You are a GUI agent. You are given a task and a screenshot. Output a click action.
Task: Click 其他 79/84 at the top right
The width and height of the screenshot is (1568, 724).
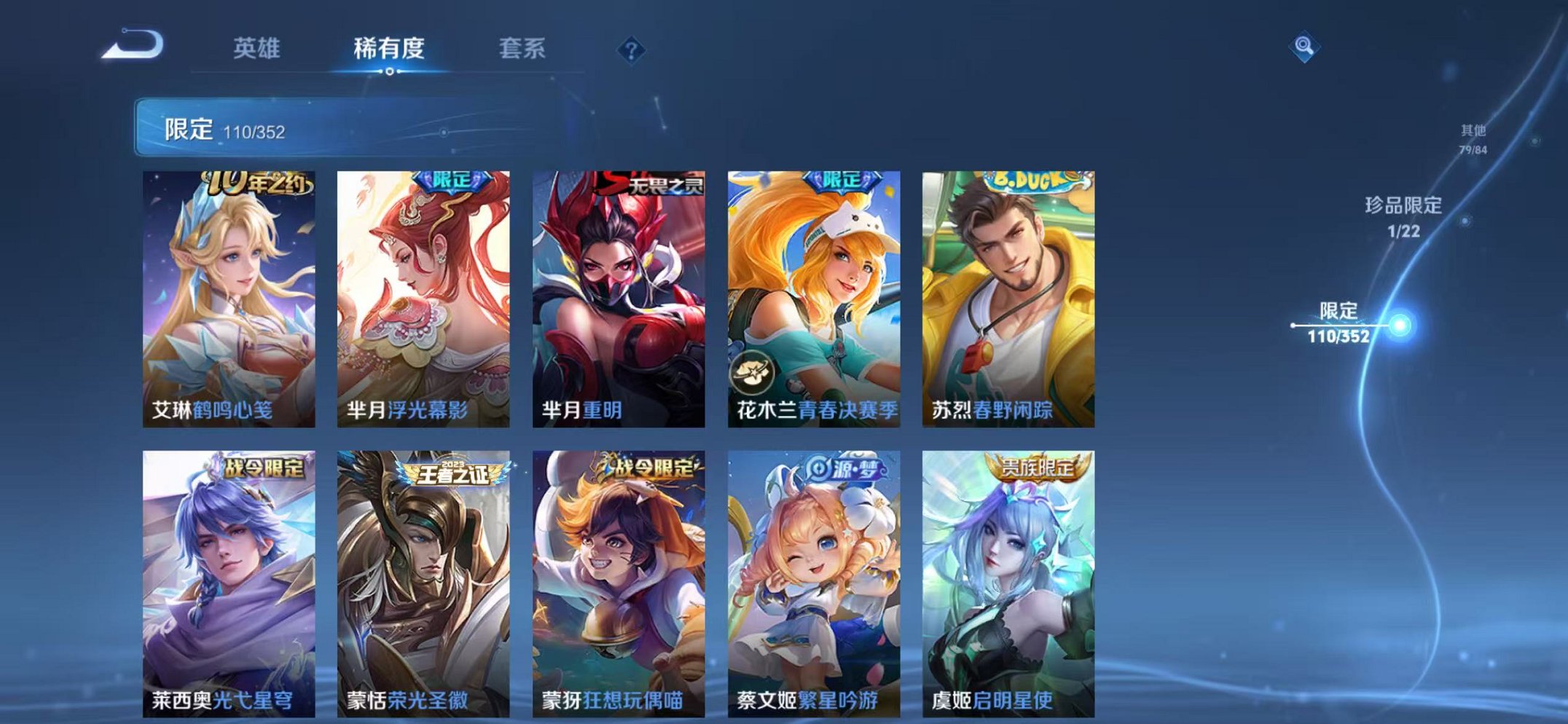tap(1473, 138)
